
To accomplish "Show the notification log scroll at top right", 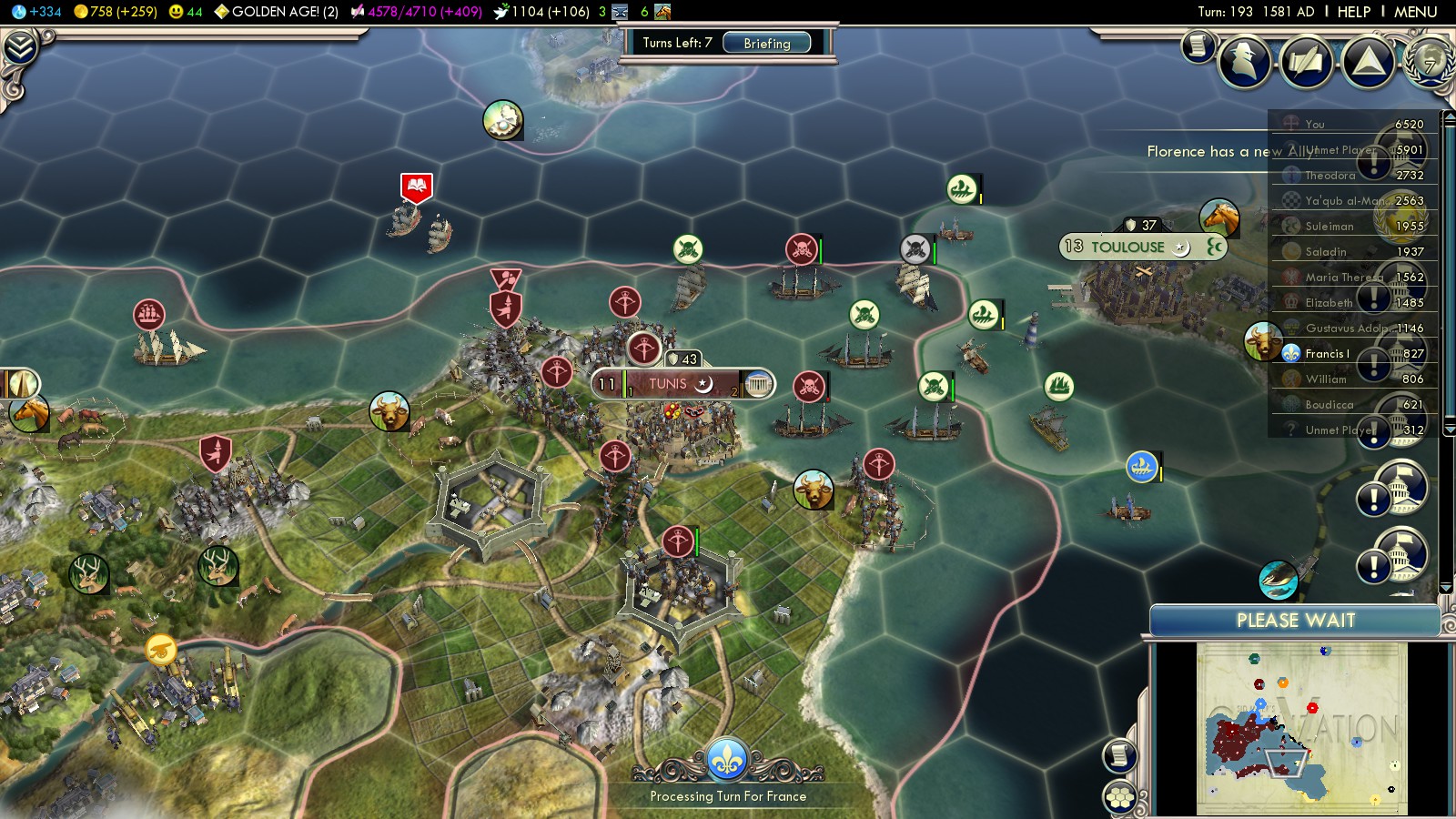I will pos(1198,45).
